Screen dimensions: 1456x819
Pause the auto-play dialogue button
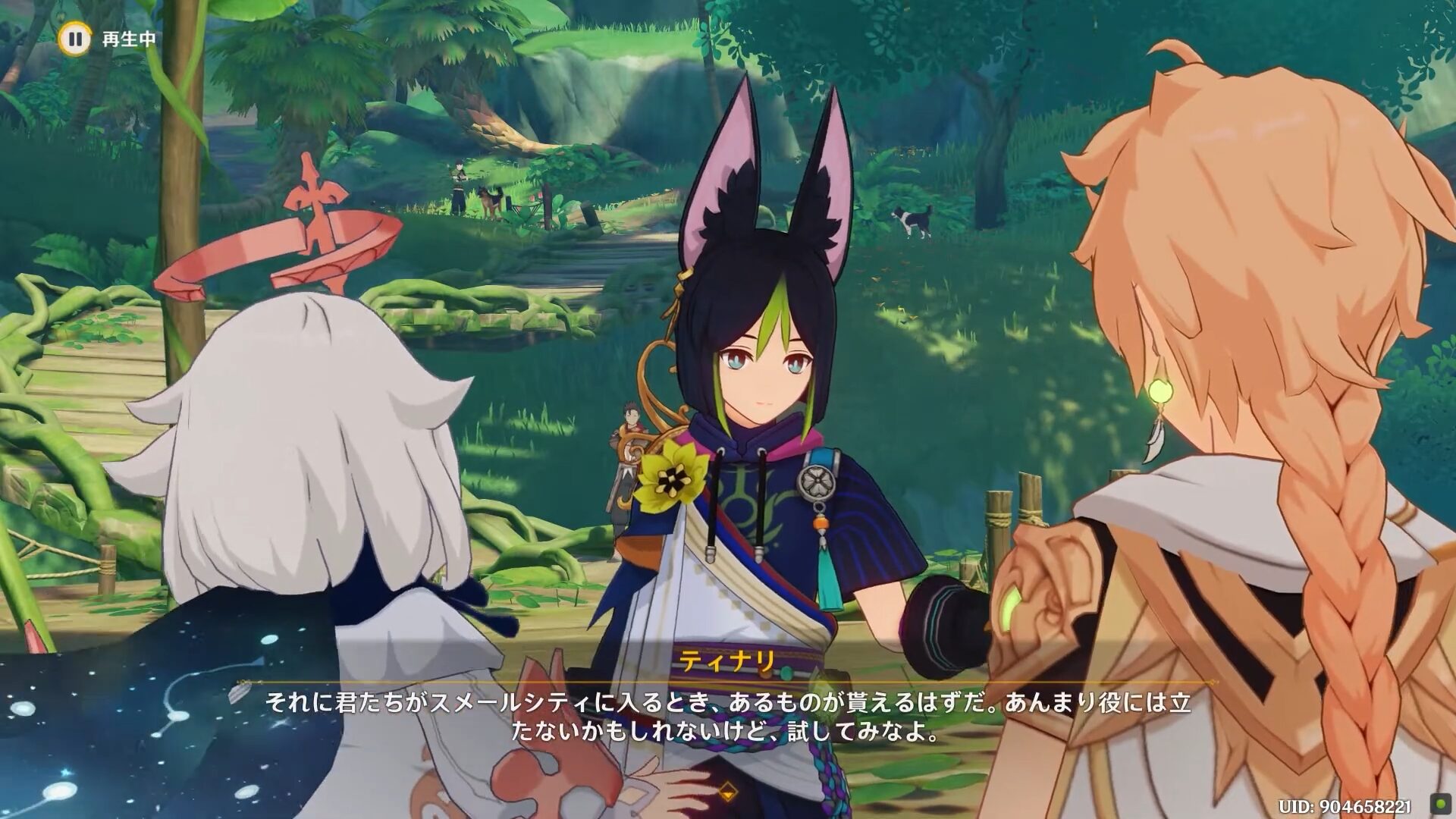coord(74,38)
